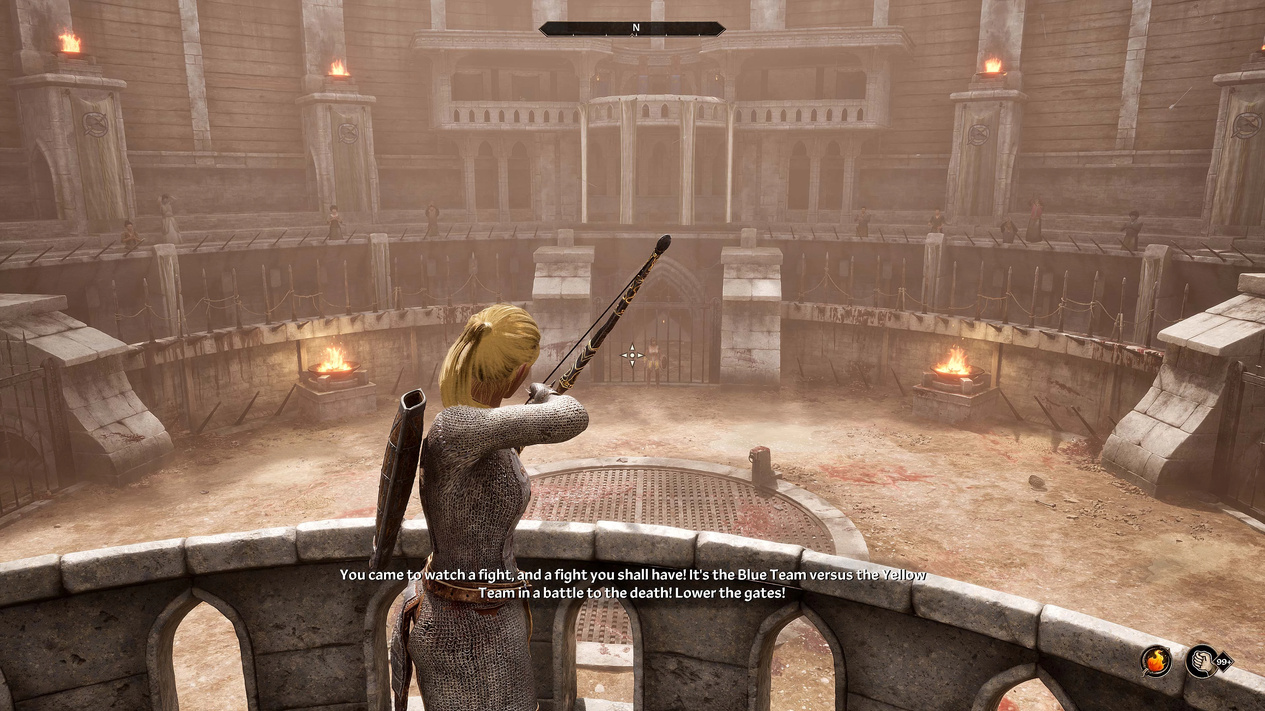Click the fist icon with 99+ badge

tap(1203, 661)
